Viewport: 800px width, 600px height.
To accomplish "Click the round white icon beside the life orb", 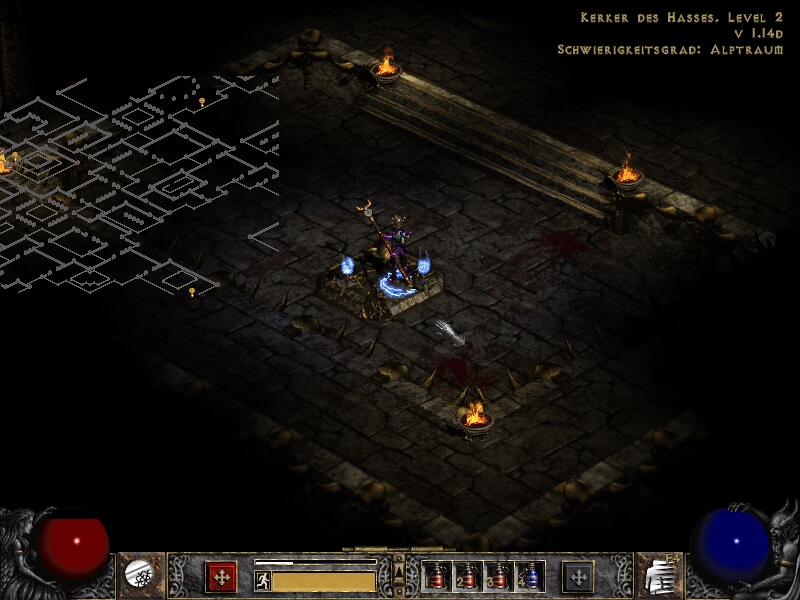I will coord(138,574).
